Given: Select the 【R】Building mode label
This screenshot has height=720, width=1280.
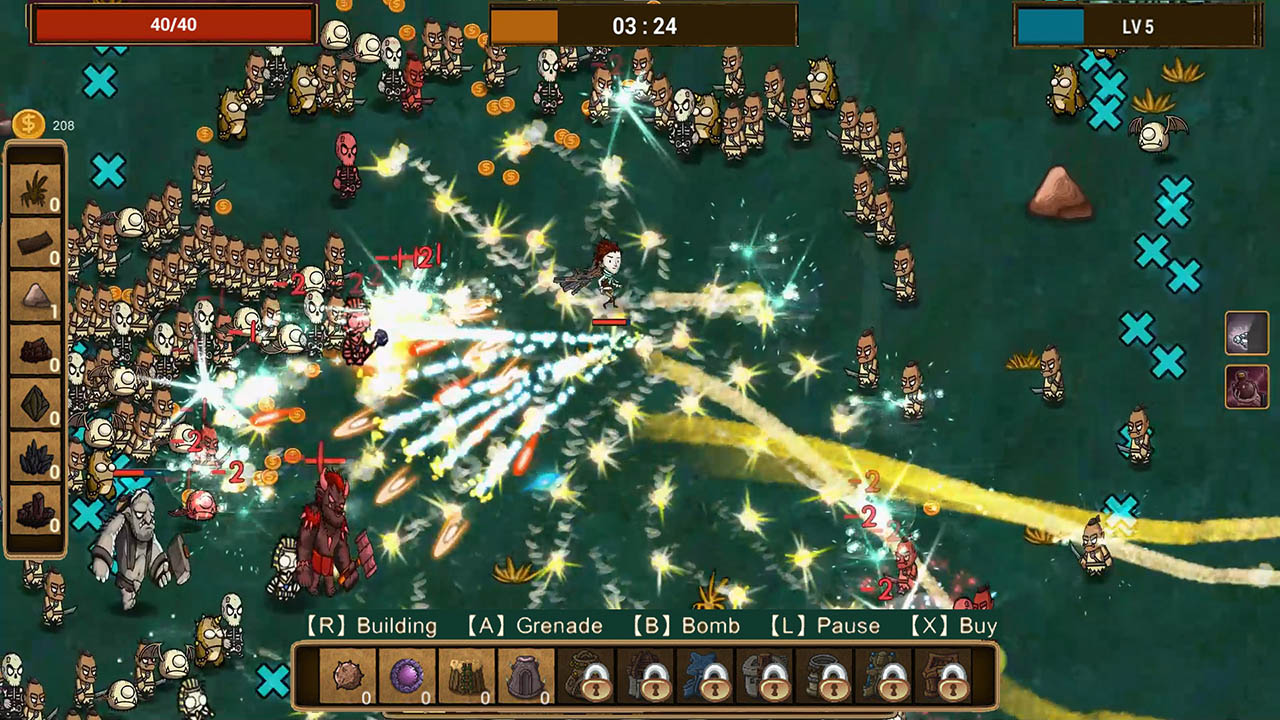Looking at the screenshot, I should pos(371,625).
